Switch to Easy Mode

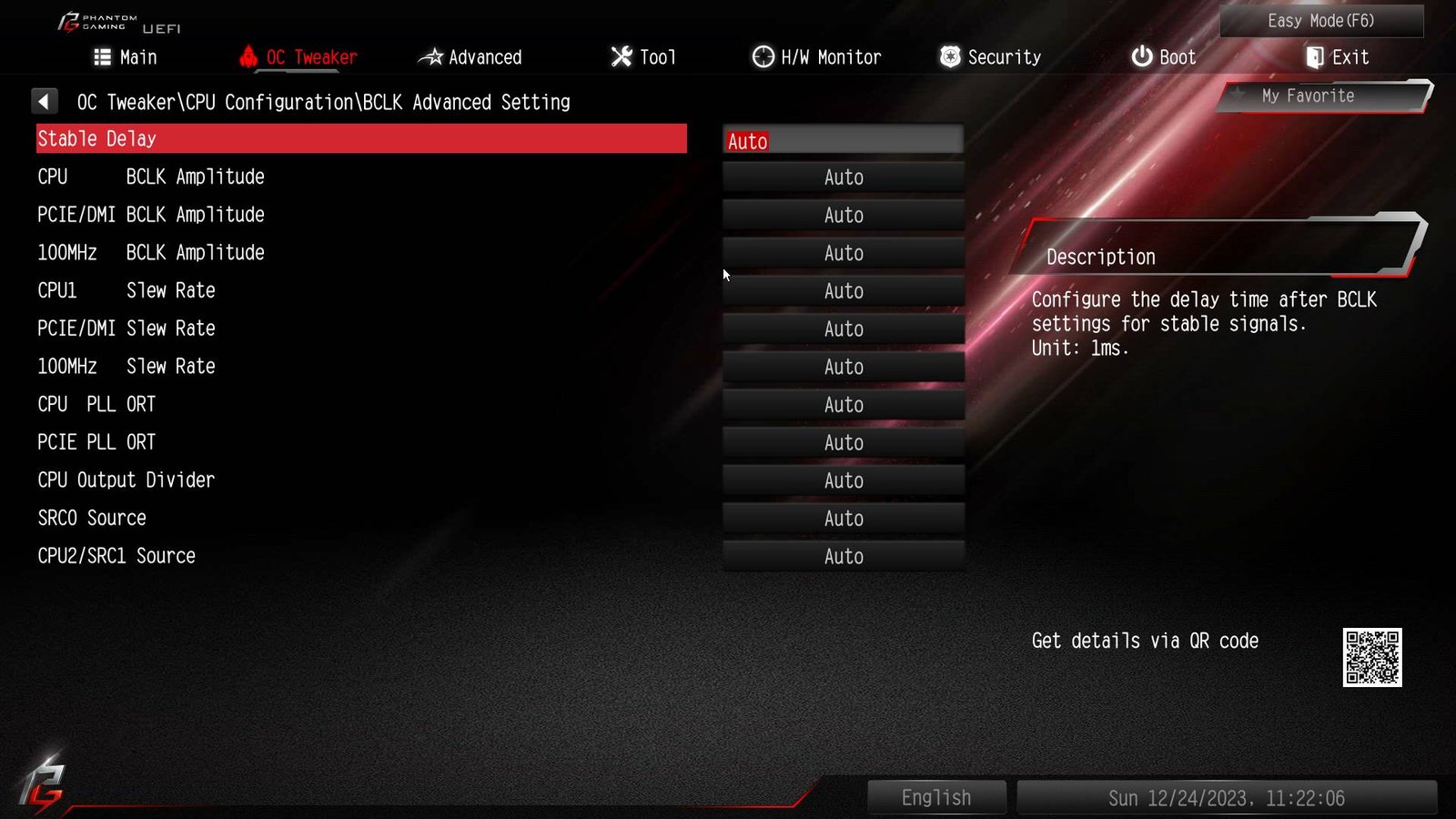(x=1320, y=21)
